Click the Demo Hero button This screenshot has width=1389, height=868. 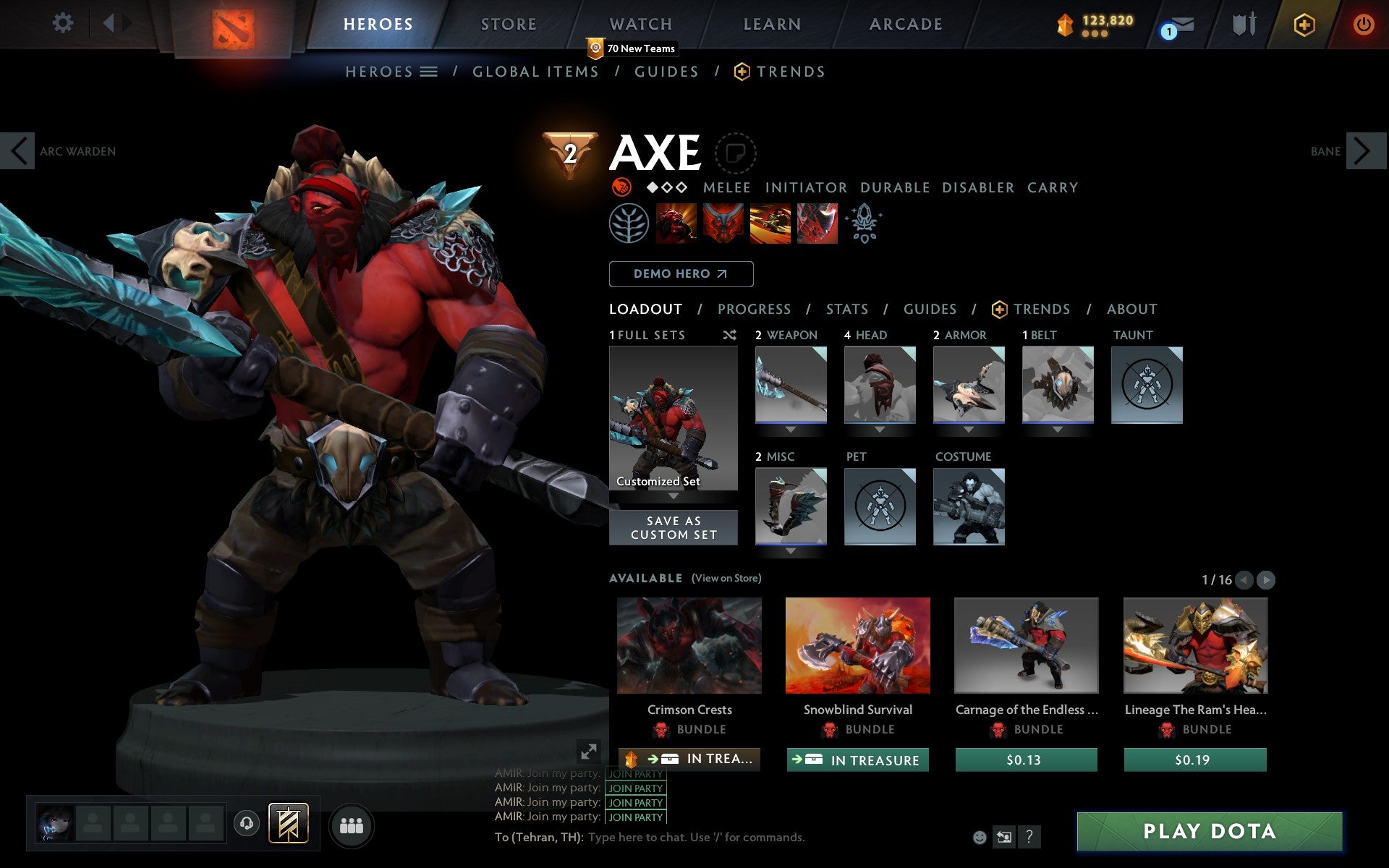(681, 273)
